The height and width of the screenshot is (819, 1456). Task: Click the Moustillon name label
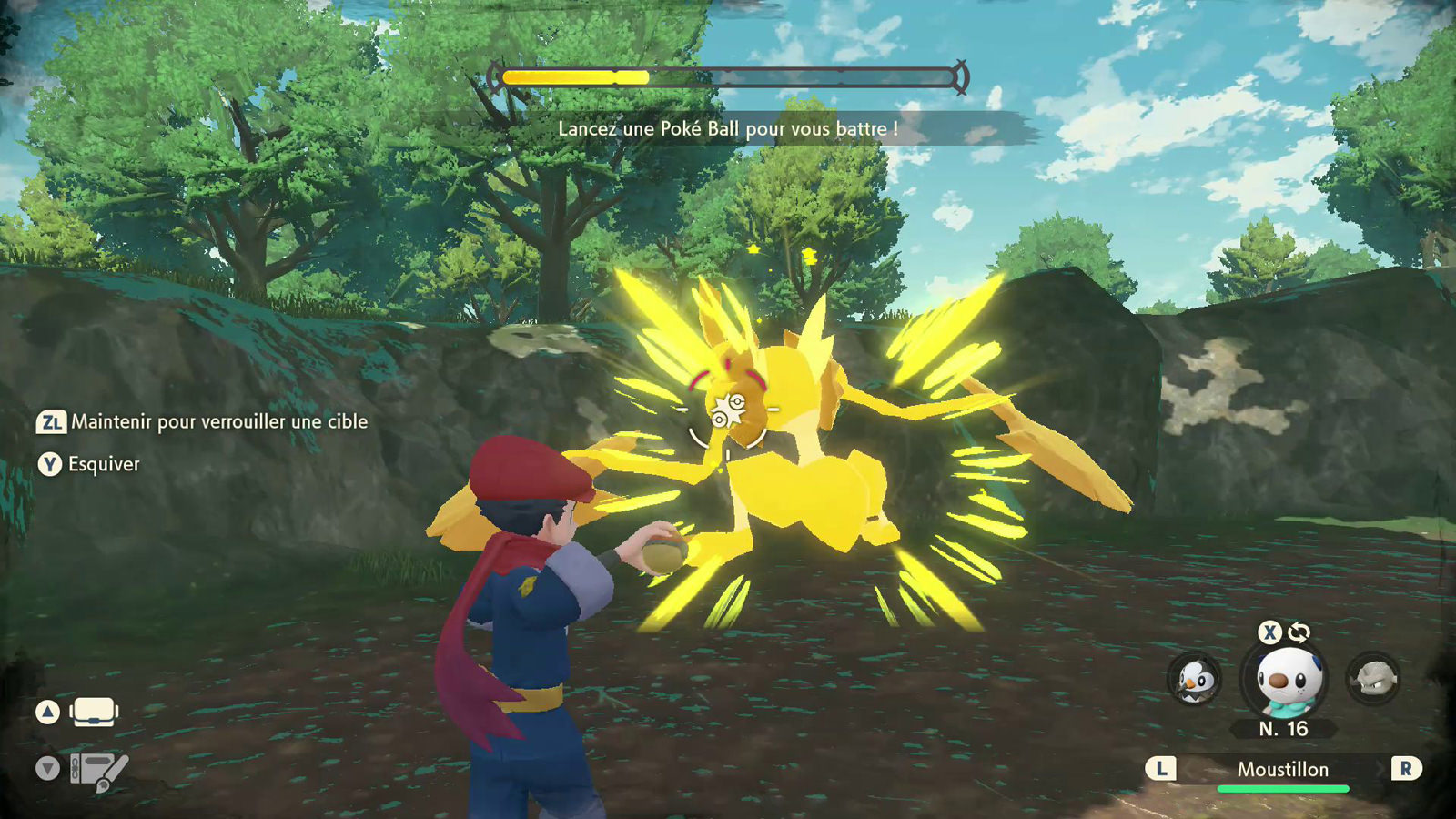click(1282, 770)
